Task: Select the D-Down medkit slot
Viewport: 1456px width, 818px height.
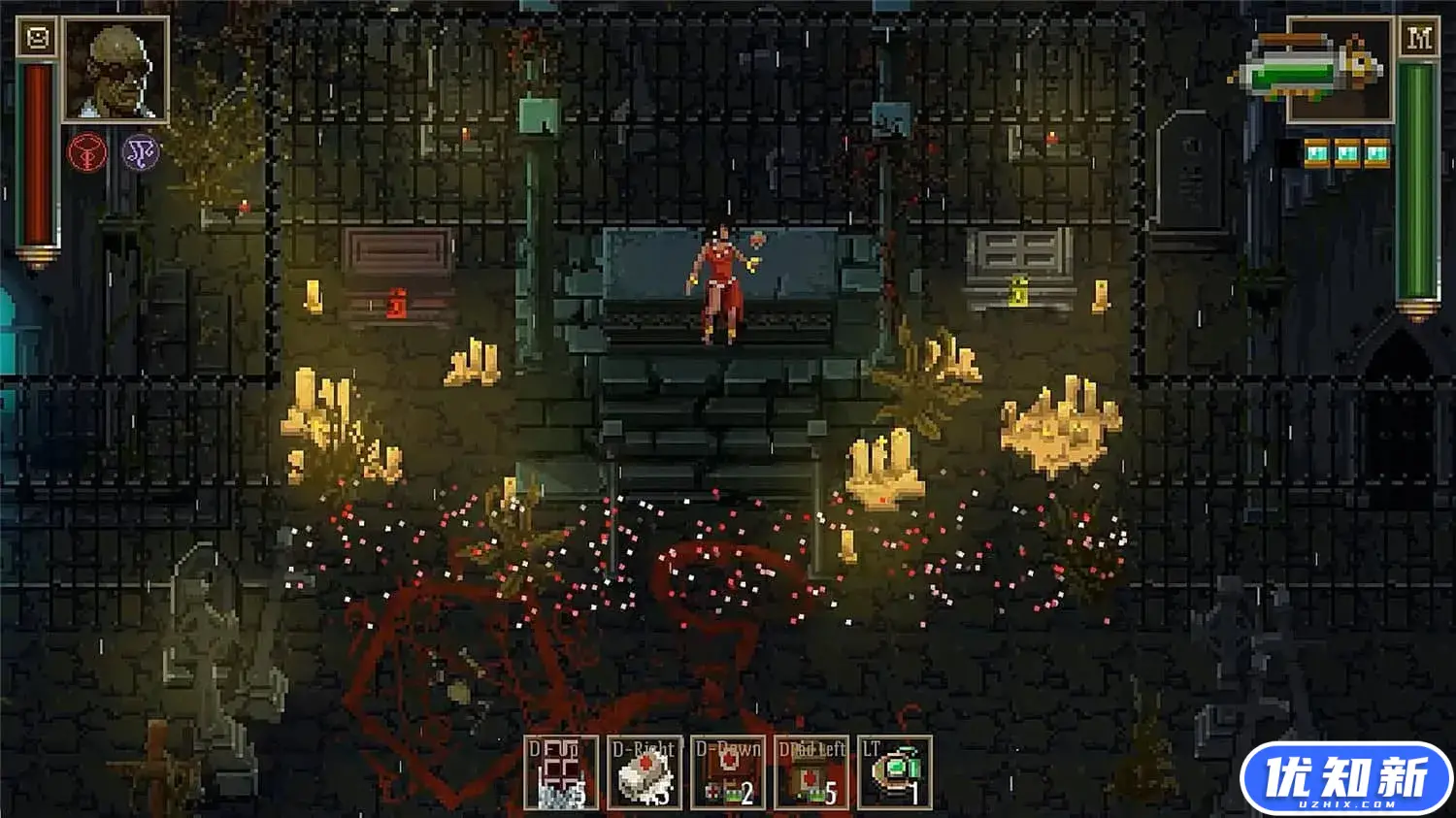Action: 728,772
